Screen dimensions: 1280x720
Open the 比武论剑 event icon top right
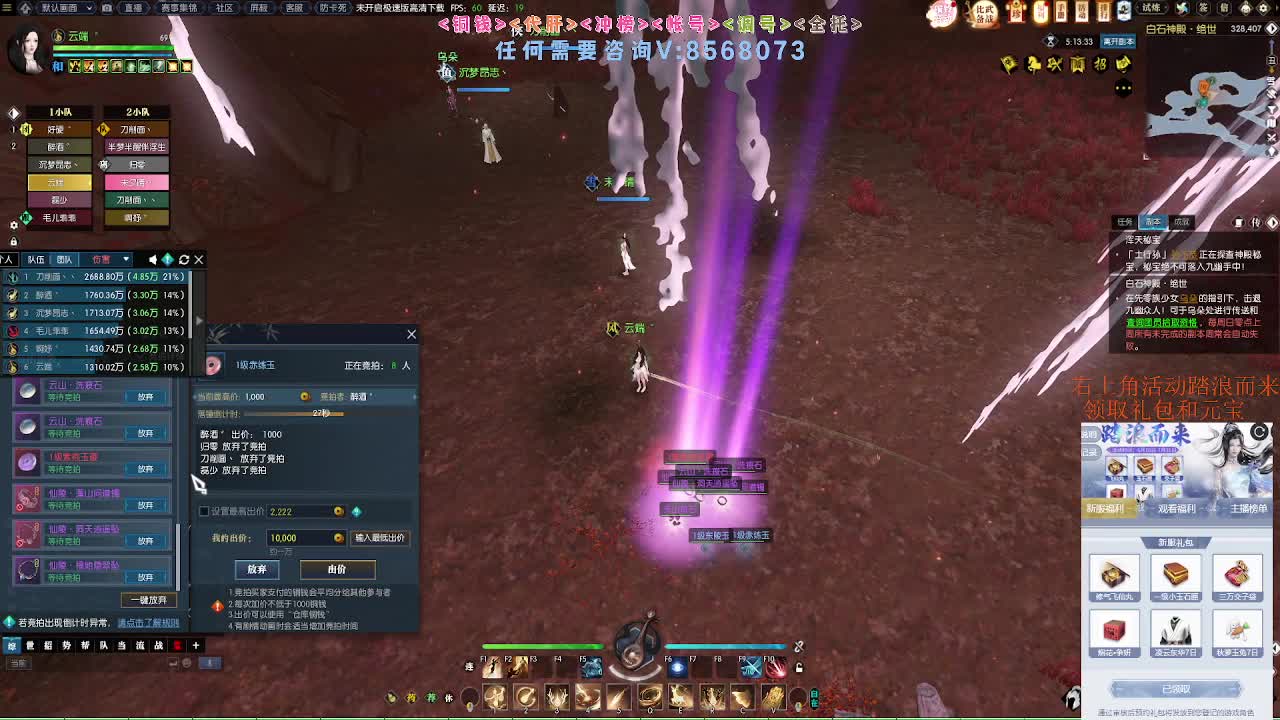[984, 13]
